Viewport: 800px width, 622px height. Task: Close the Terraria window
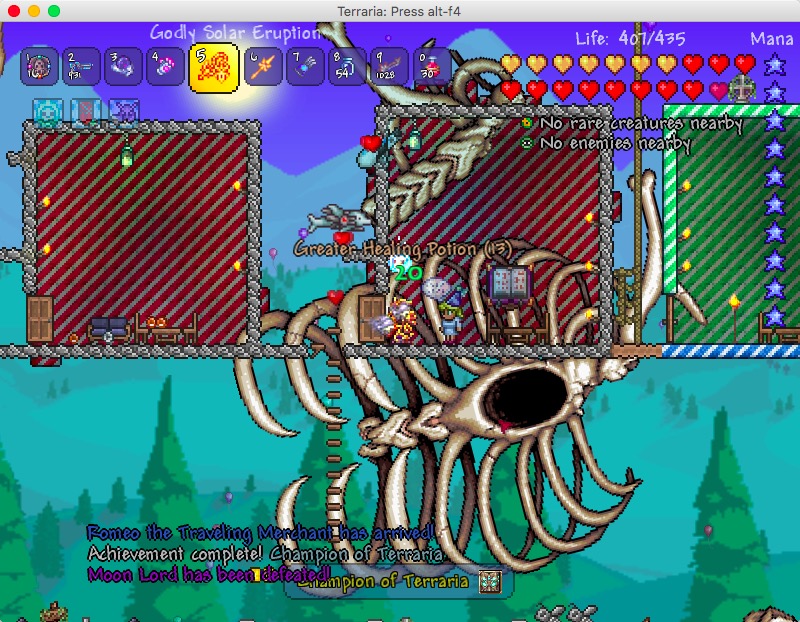pyautogui.click(x=13, y=10)
